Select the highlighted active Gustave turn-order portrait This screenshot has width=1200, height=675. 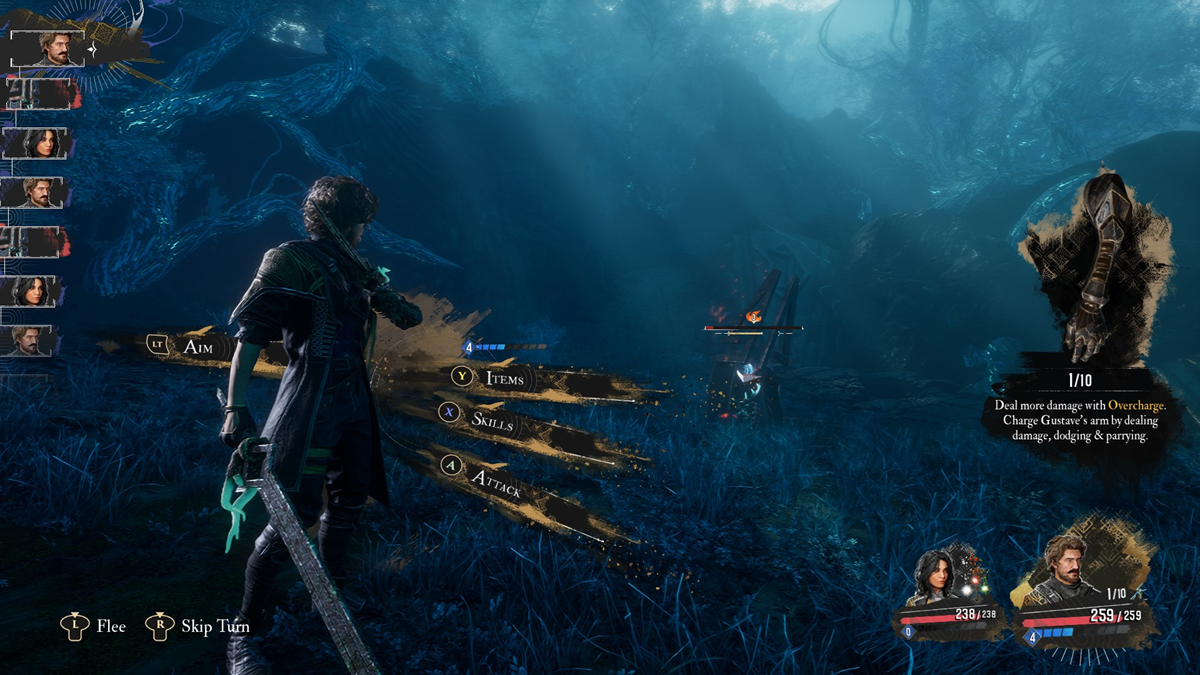coord(48,48)
